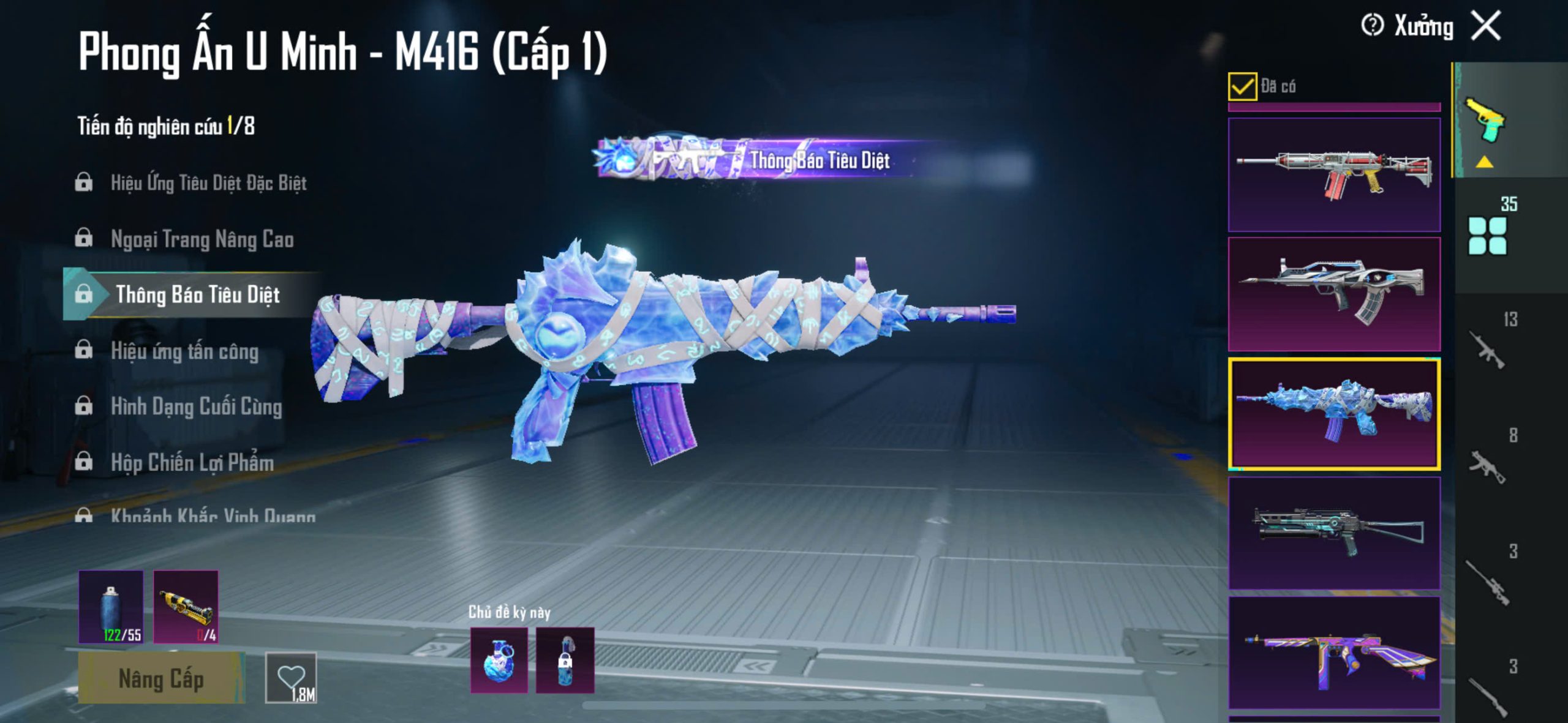Open the Xưởng help info
This screenshot has width=1568, height=723.
pos(1372,26)
